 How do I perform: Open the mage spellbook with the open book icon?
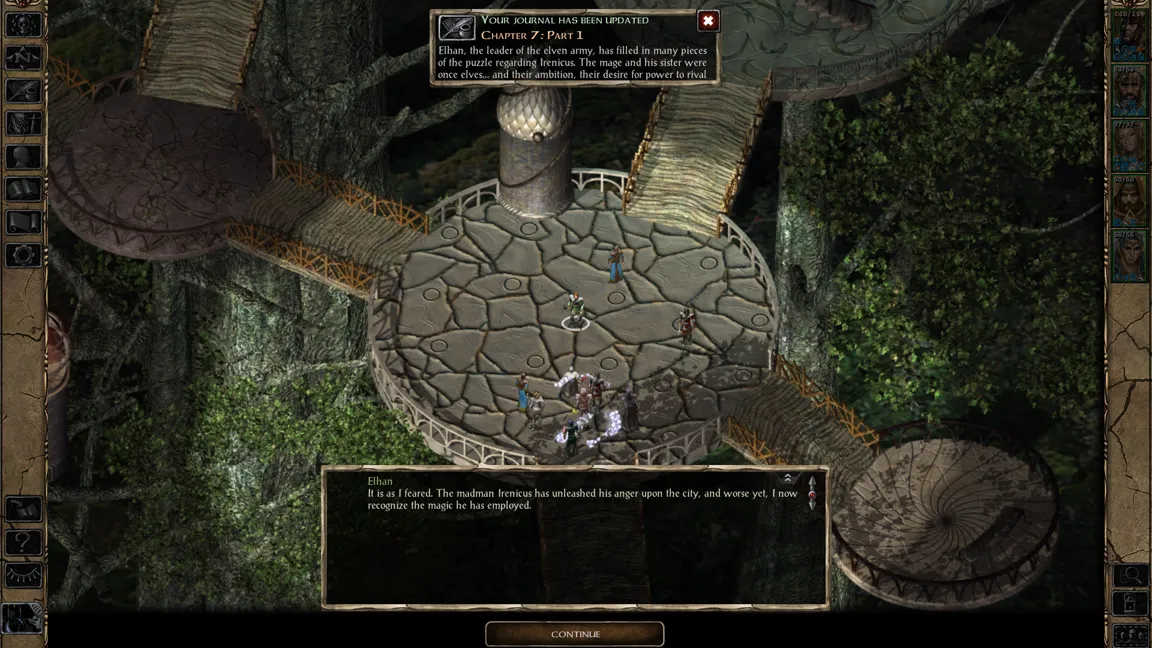click(23, 188)
